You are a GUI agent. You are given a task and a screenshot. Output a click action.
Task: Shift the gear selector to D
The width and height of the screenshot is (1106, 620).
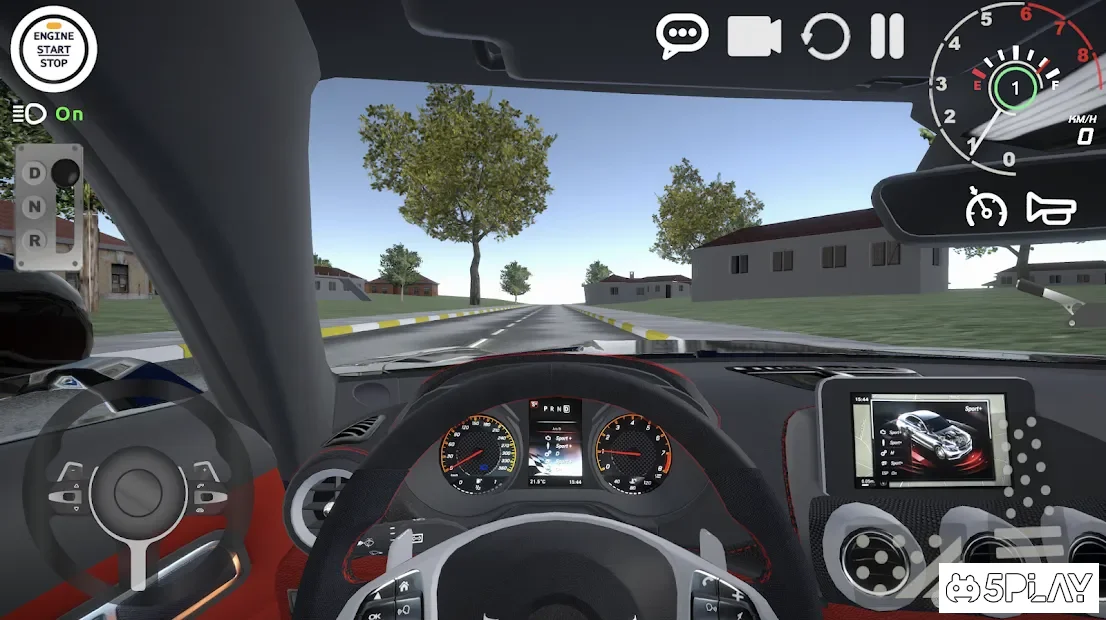point(35,173)
